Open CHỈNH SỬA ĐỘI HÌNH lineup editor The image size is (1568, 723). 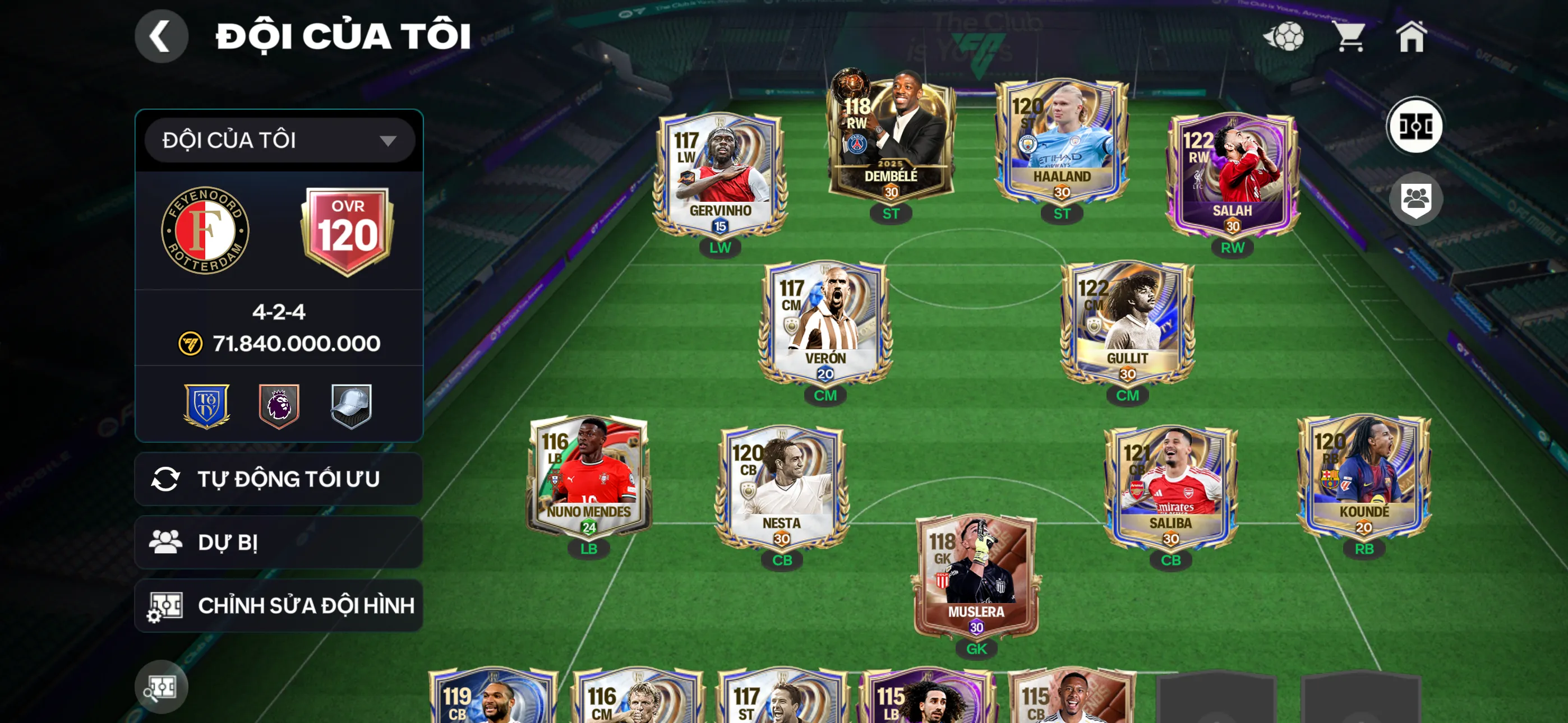279,605
